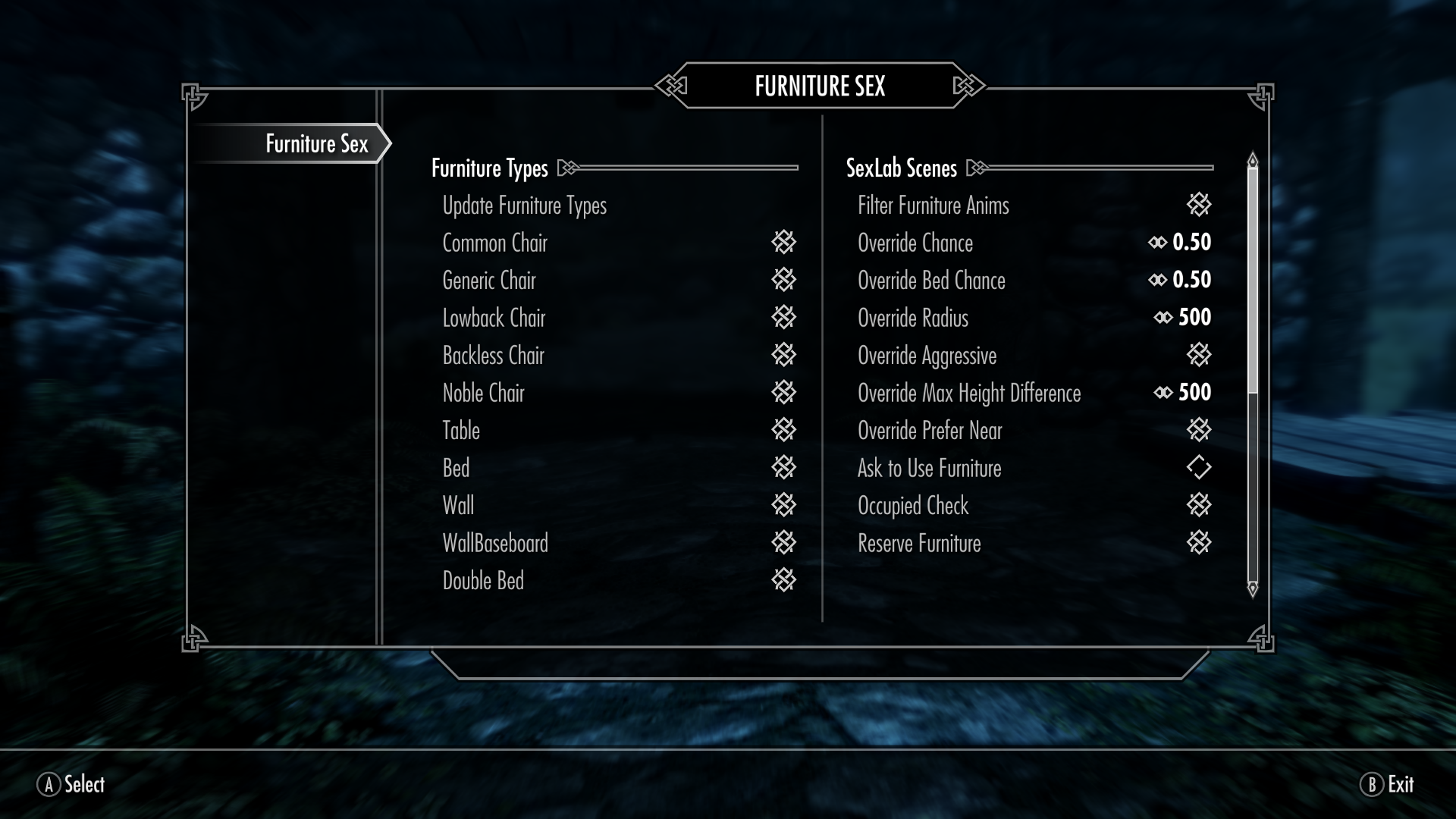Toggle the Bed furniture type

point(783,467)
